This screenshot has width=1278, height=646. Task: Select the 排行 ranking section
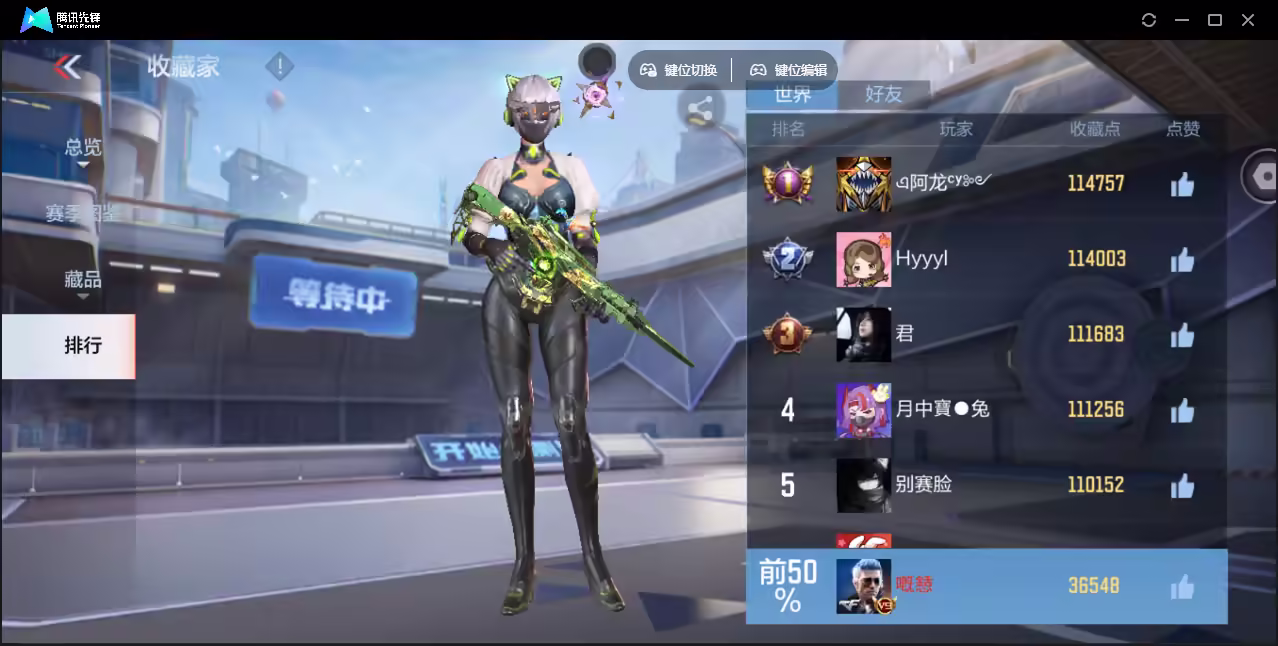[x=83, y=346]
